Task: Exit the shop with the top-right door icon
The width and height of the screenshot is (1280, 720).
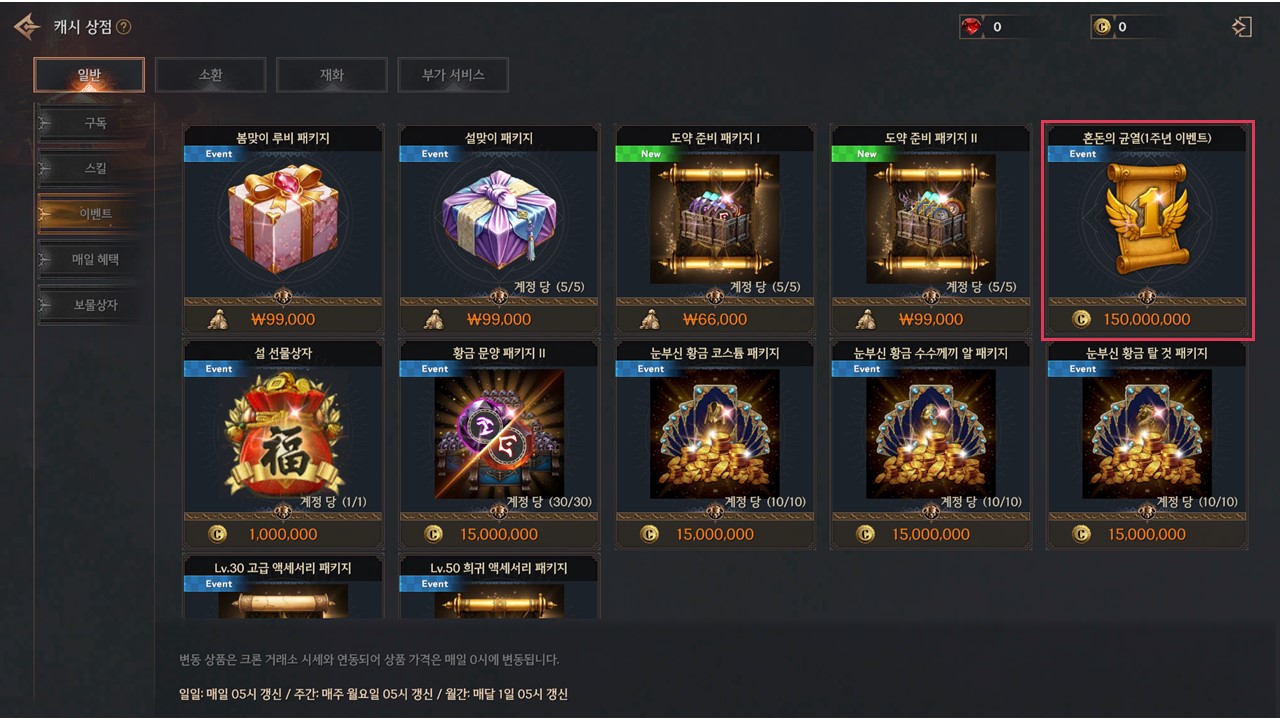Action: pyautogui.click(x=1242, y=27)
